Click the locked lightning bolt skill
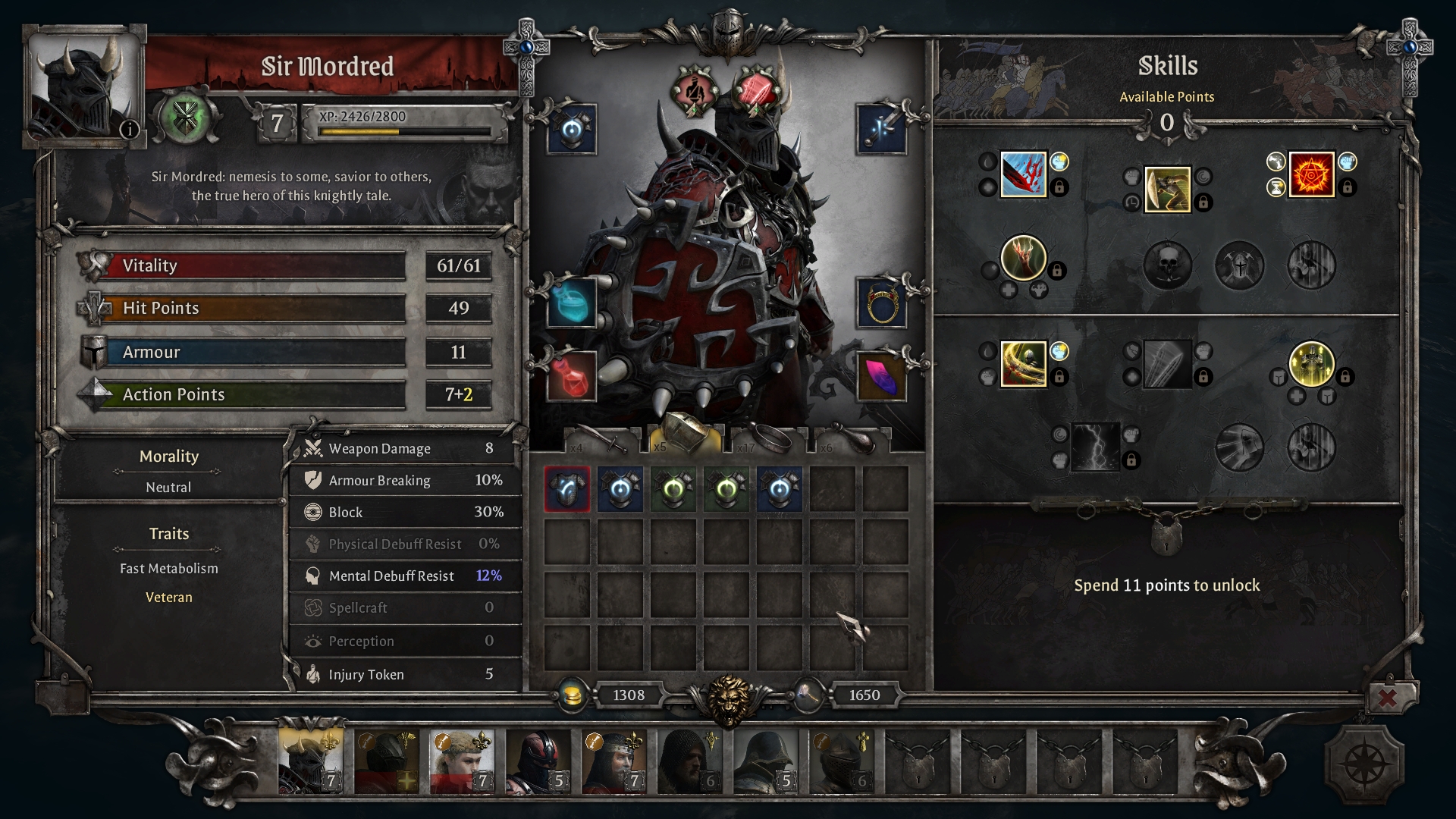 pos(1095,447)
